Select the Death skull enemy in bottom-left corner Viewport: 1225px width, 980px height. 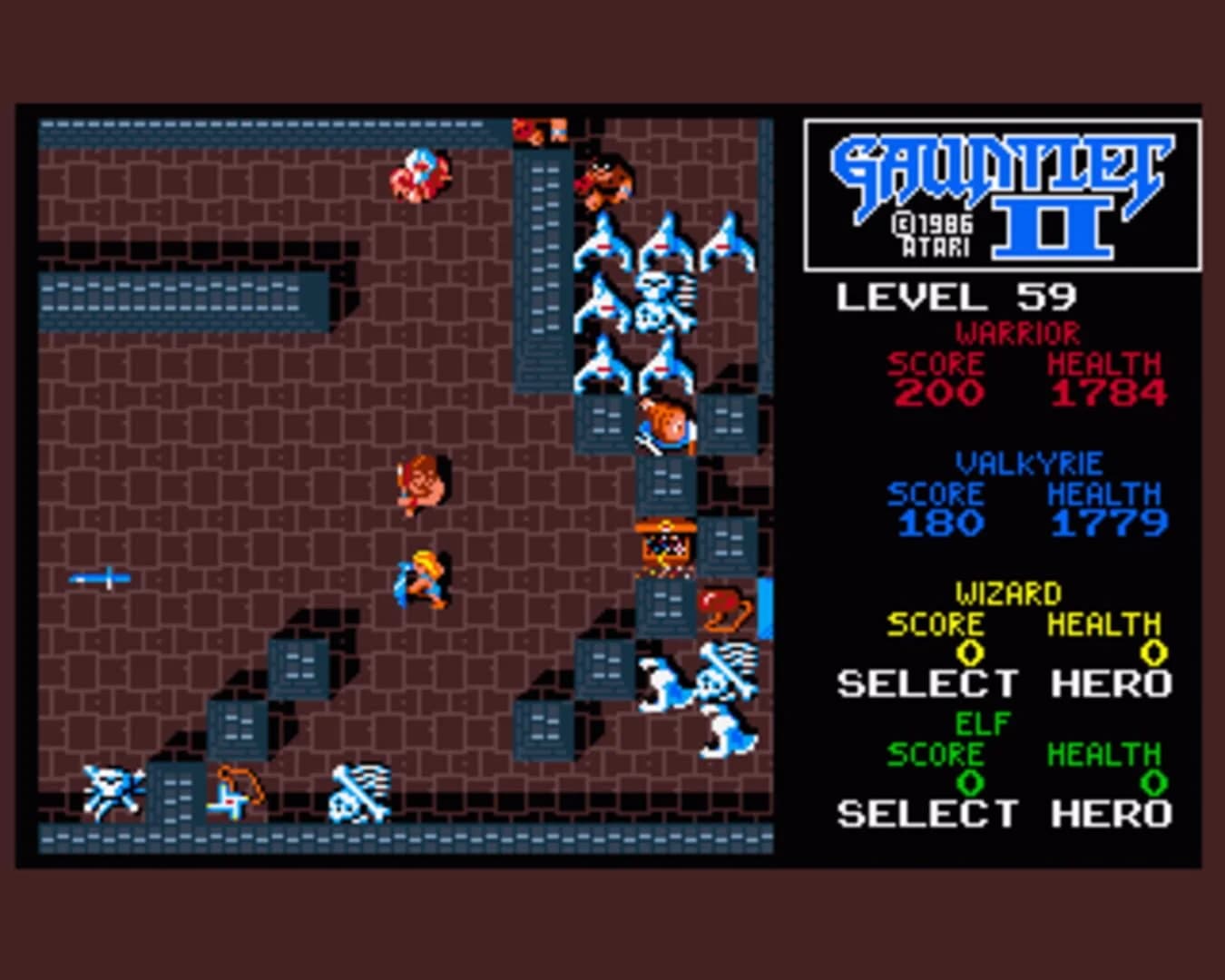(x=112, y=792)
